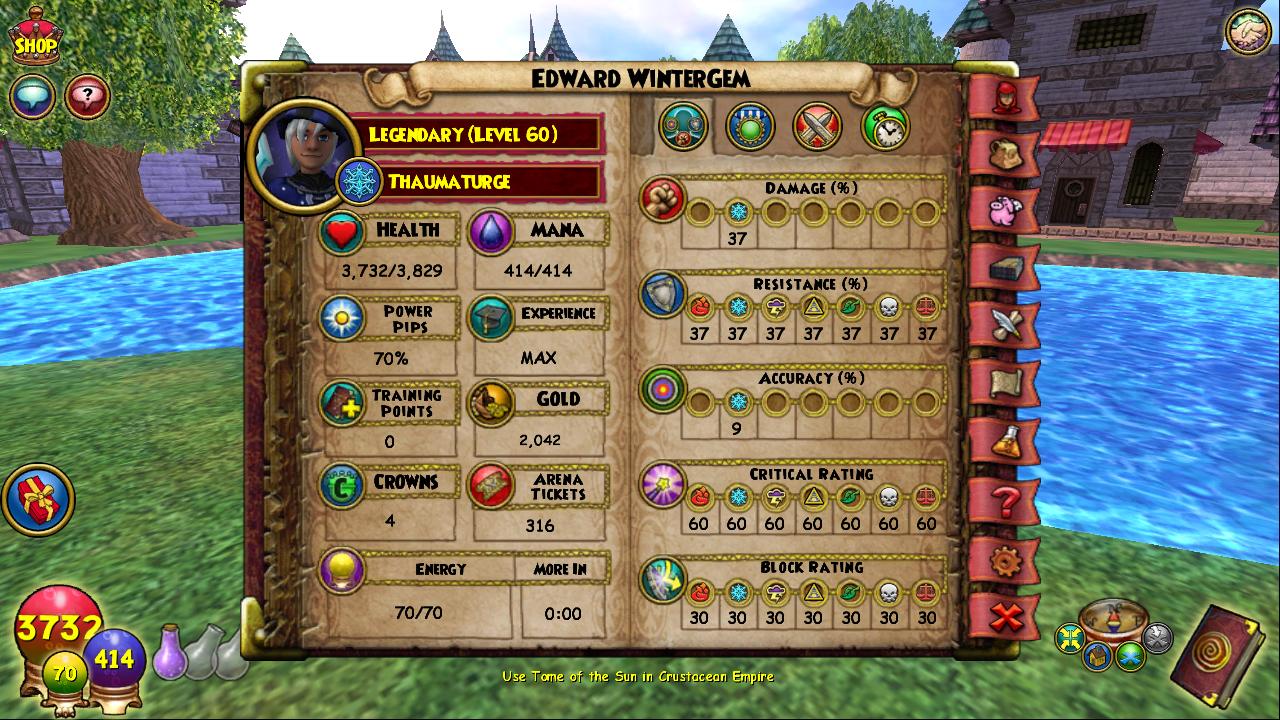
Task: Open the friends list handshake icon
Action: 1247,30
